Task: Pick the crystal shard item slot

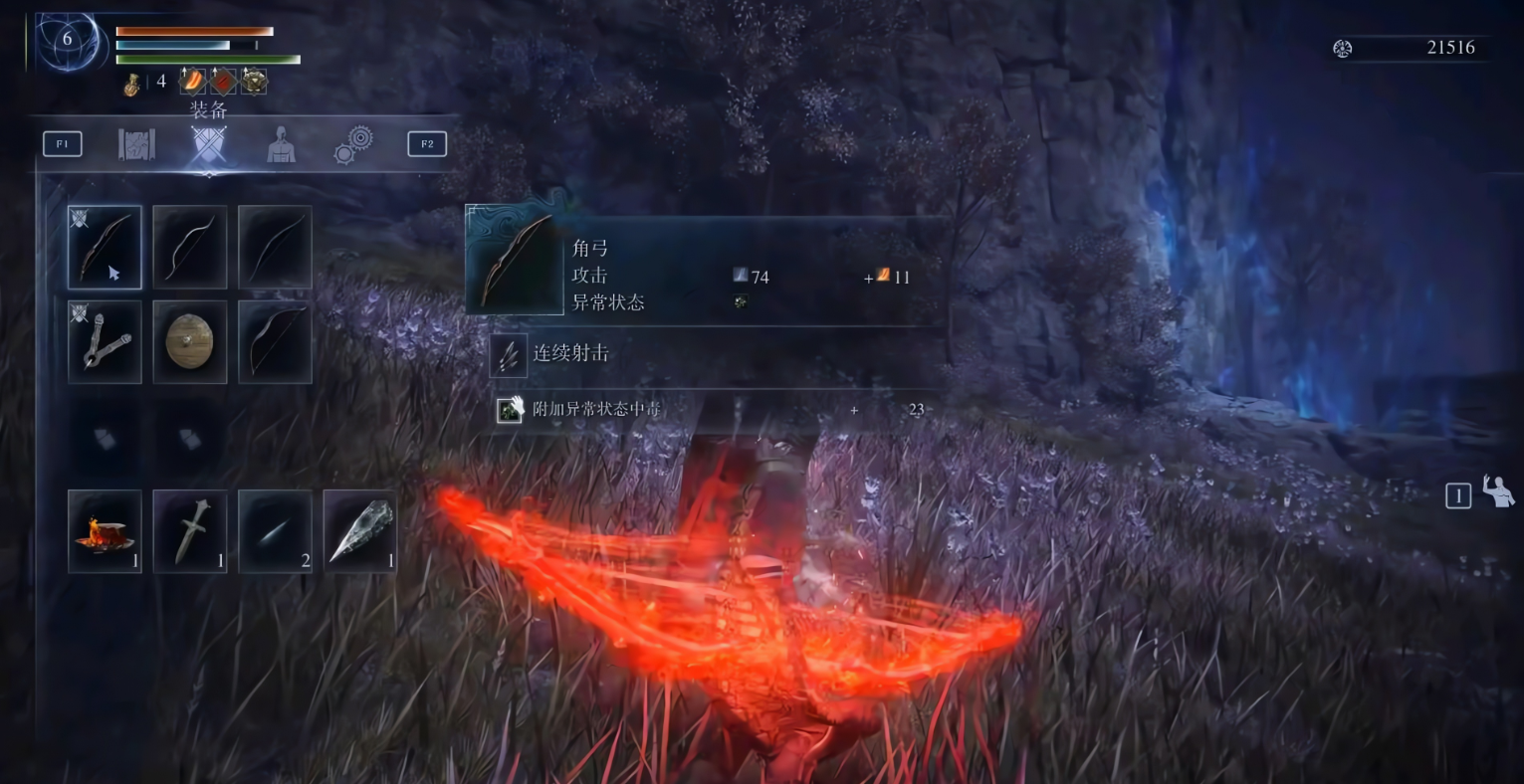Action: (x=360, y=531)
